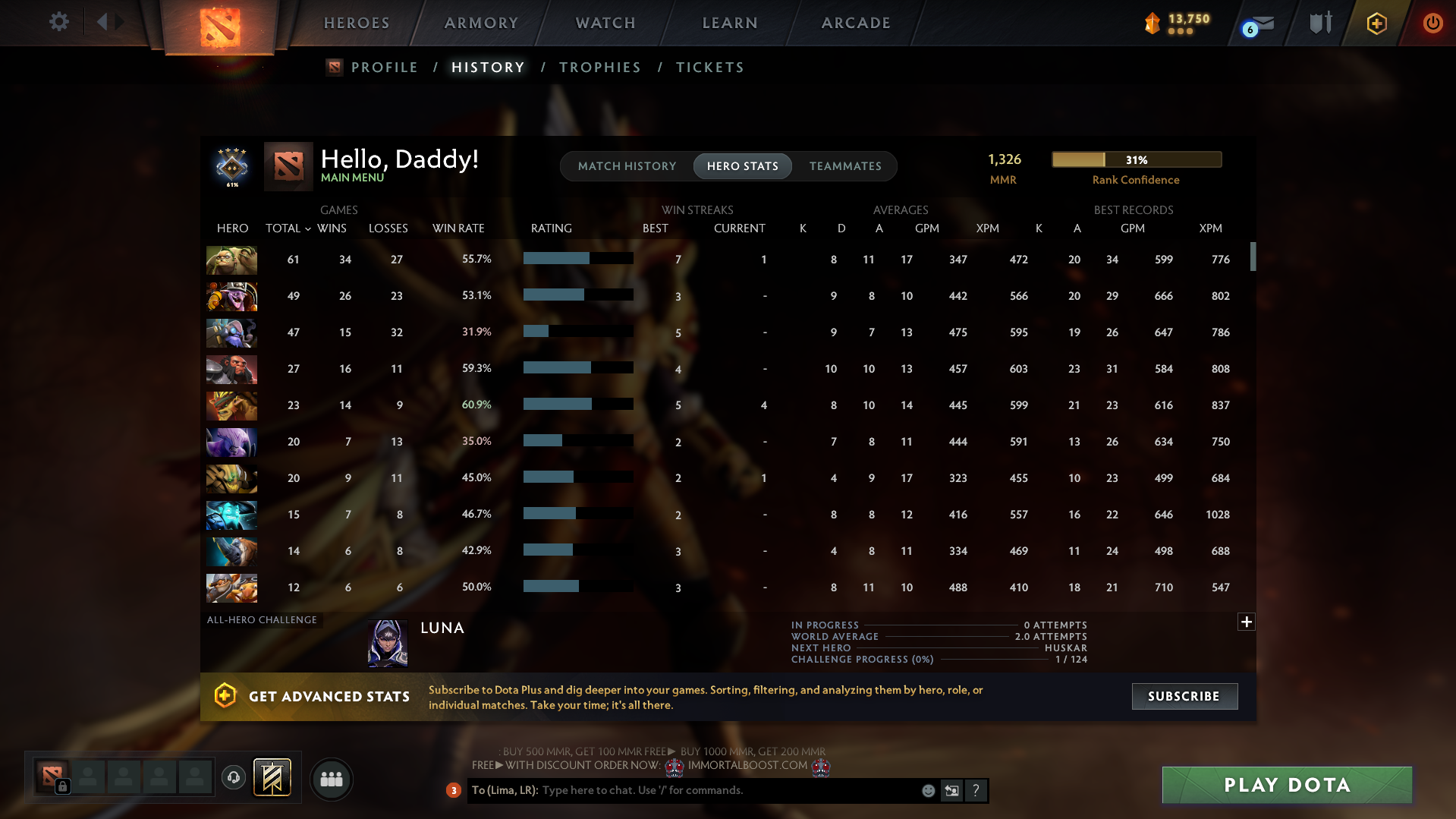The height and width of the screenshot is (819, 1456).
Task: Open the ARCADE menu item
Action: click(x=855, y=23)
